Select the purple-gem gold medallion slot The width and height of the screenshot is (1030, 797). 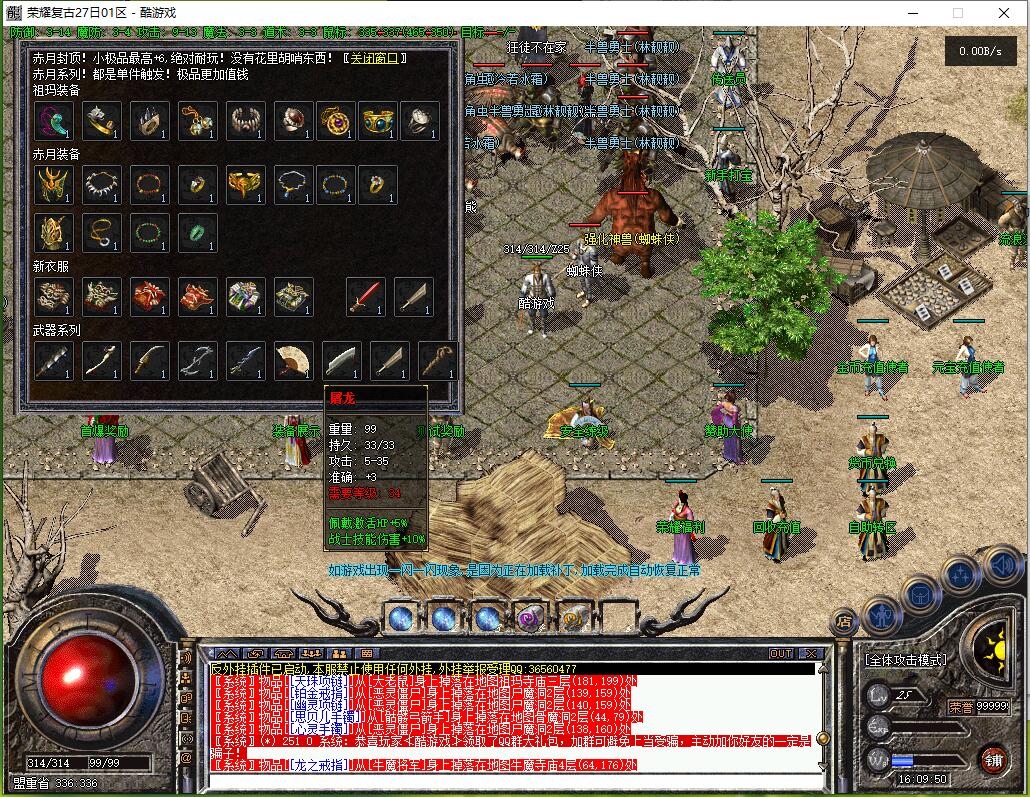pos(336,121)
